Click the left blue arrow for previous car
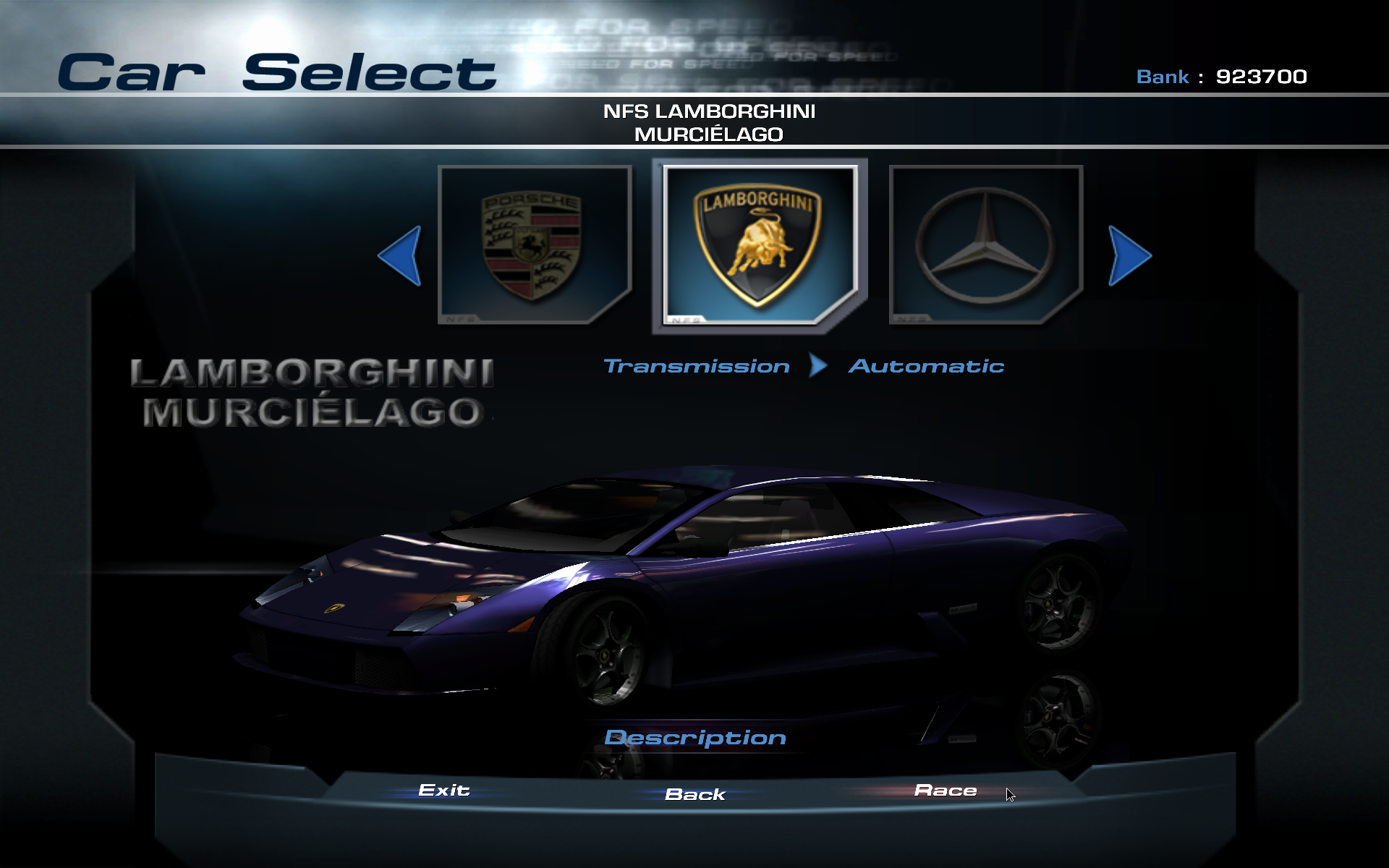 401,255
